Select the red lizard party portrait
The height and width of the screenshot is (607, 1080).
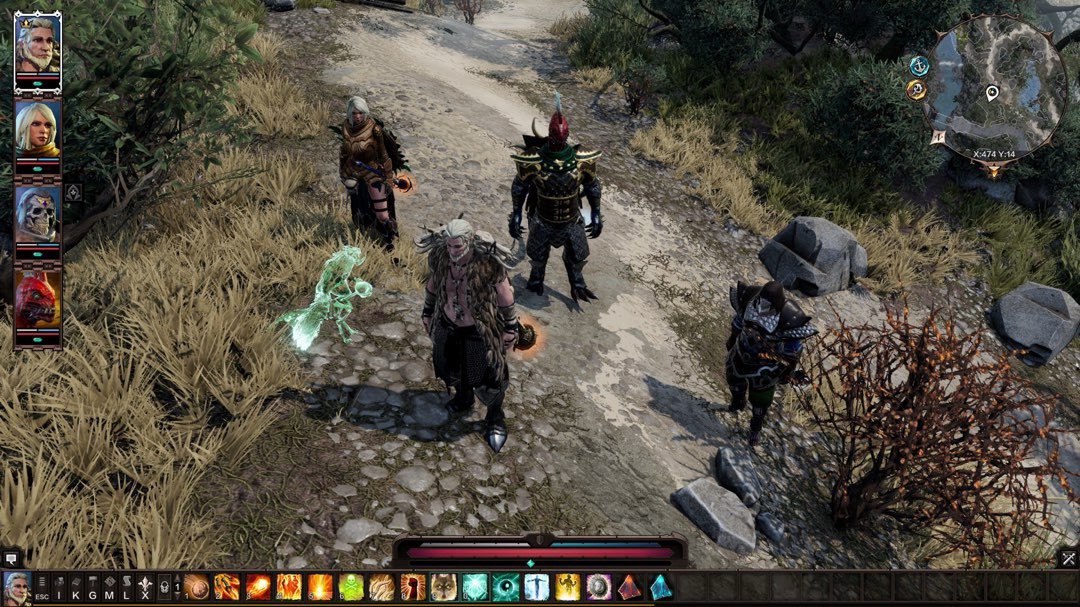pos(37,299)
